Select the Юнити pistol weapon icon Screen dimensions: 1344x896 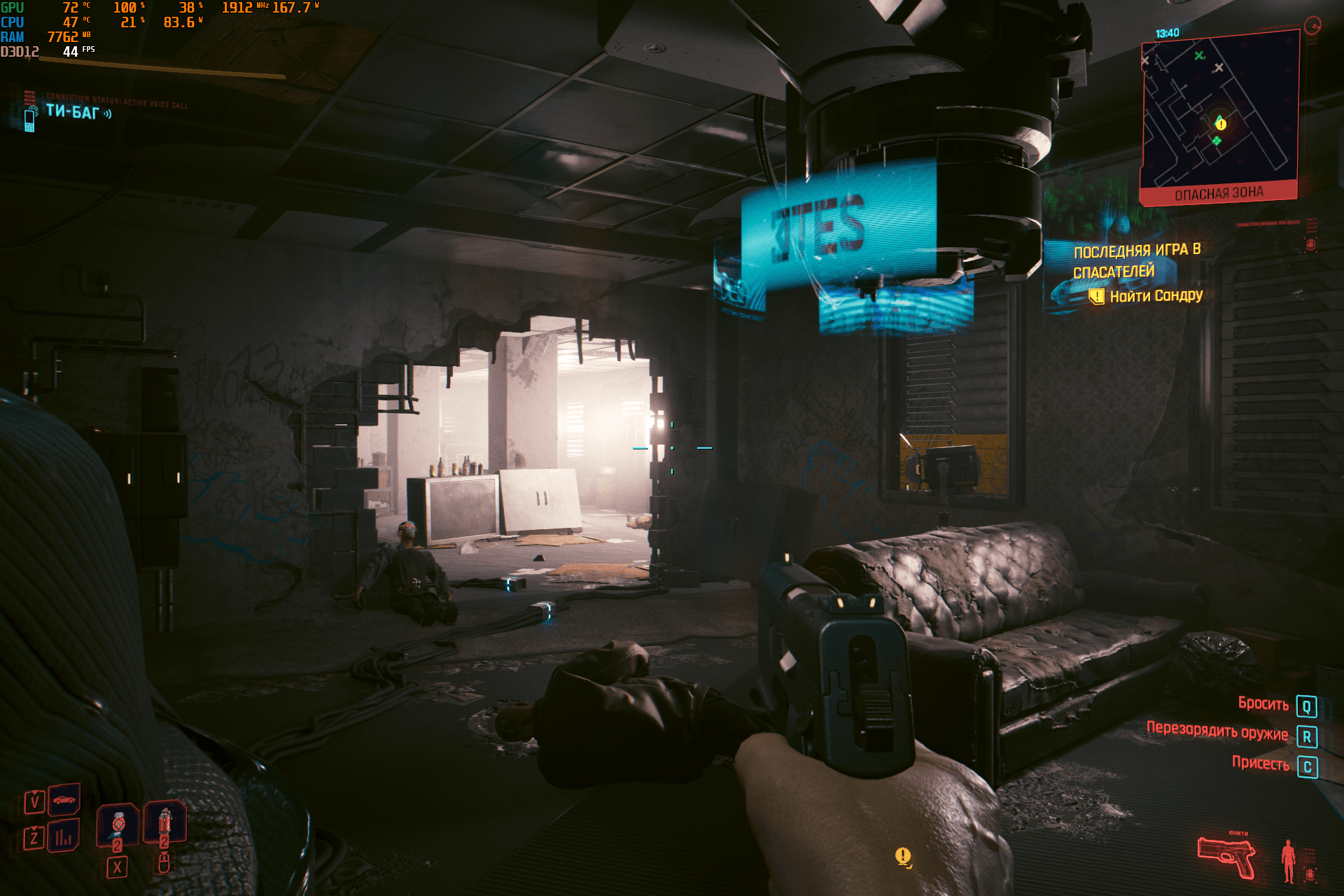pos(1226,856)
